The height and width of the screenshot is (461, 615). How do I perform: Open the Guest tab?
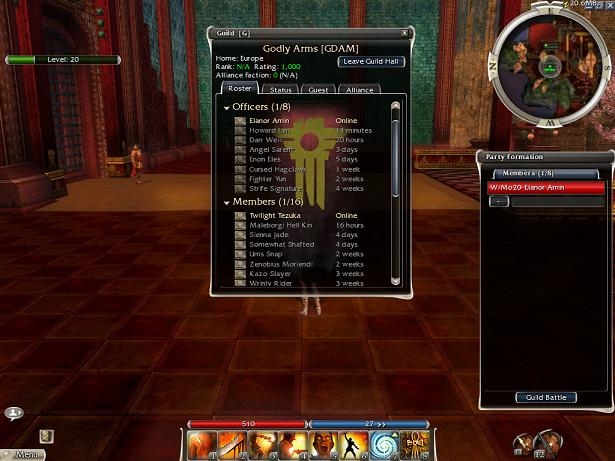(318, 90)
